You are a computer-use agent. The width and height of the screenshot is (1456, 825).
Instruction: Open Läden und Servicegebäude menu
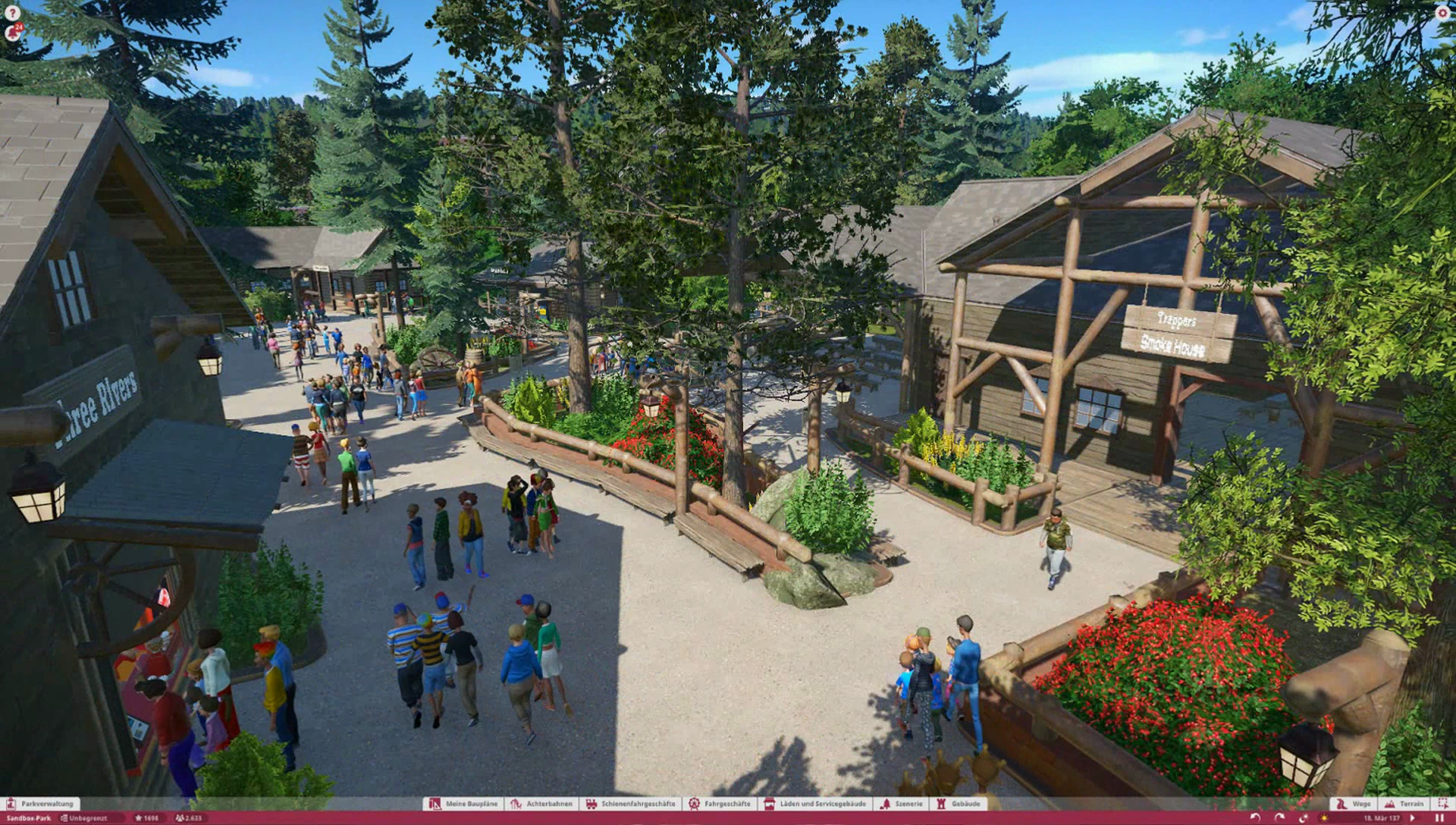coord(816,804)
